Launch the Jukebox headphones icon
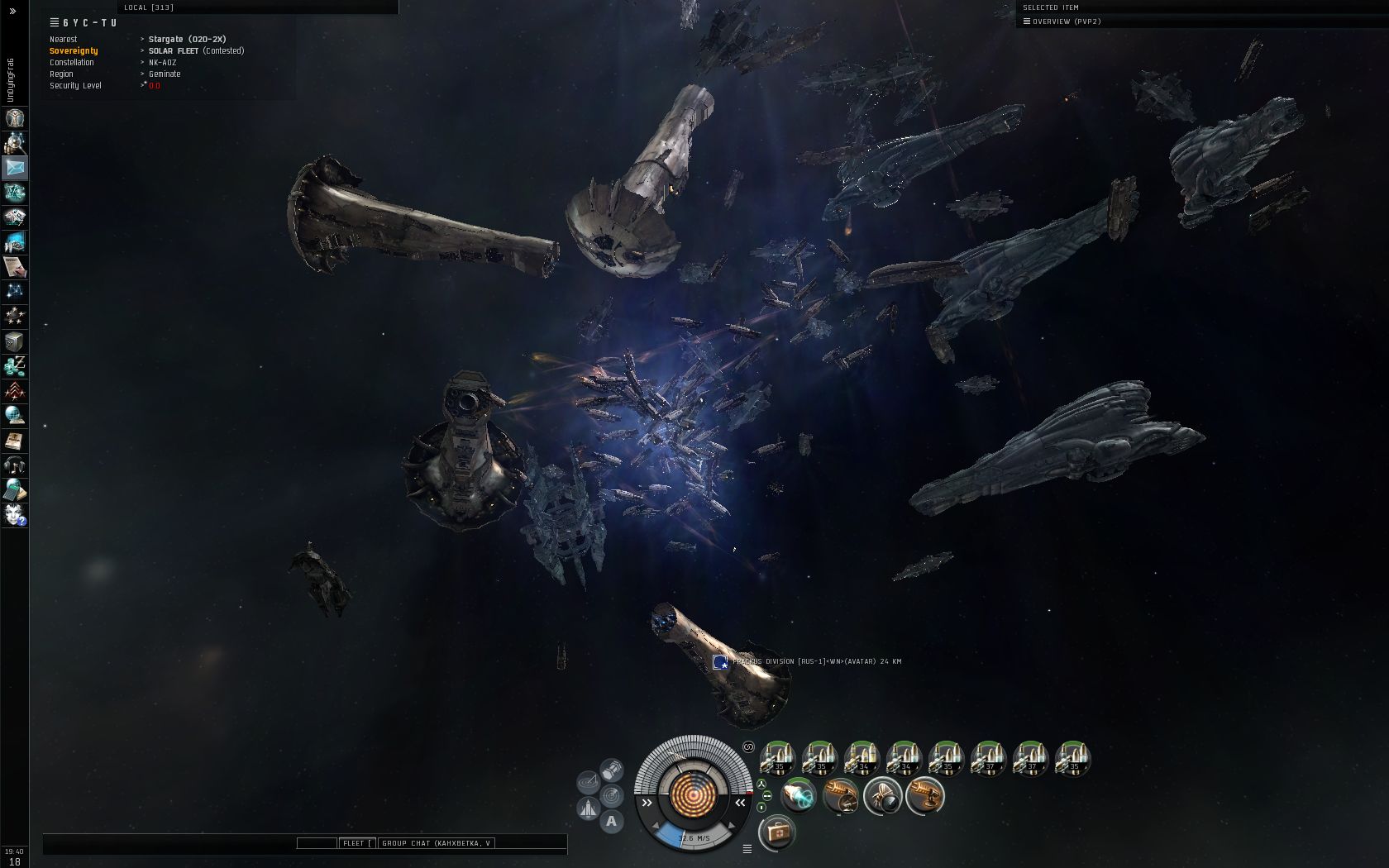The height and width of the screenshot is (868, 1389). 15,465
